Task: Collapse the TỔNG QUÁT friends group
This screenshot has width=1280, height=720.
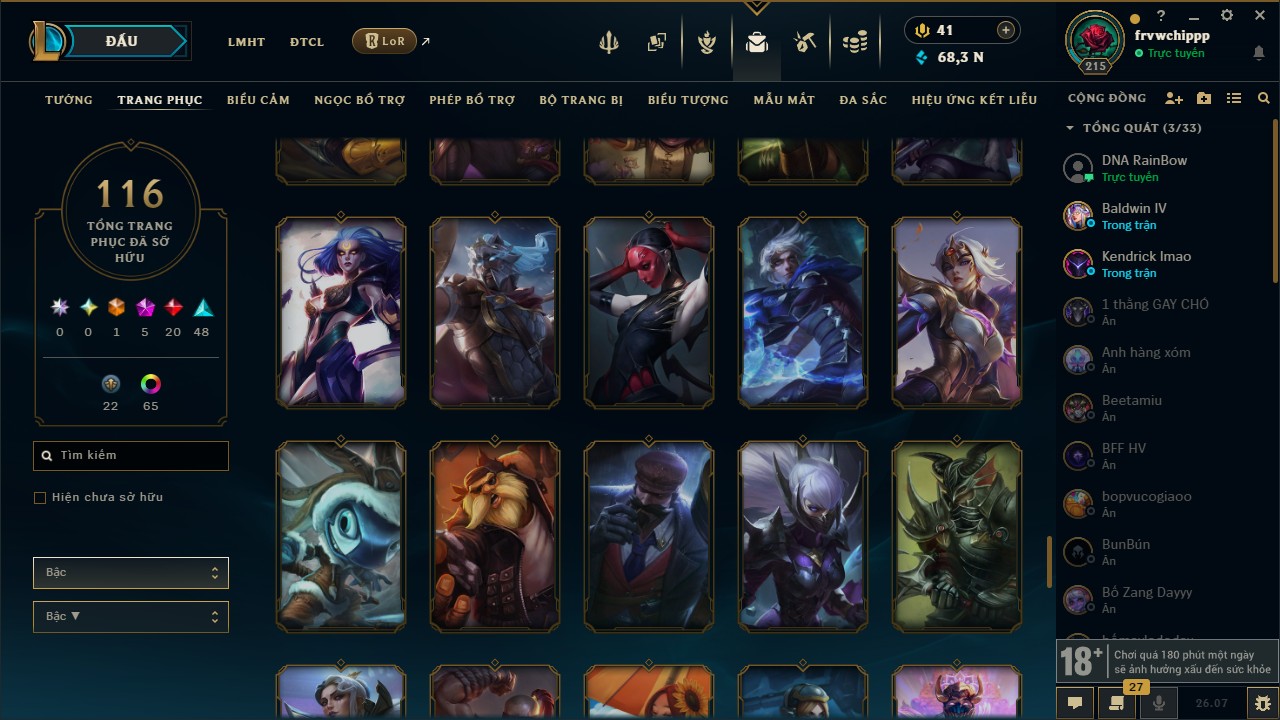Action: coord(1070,128)
